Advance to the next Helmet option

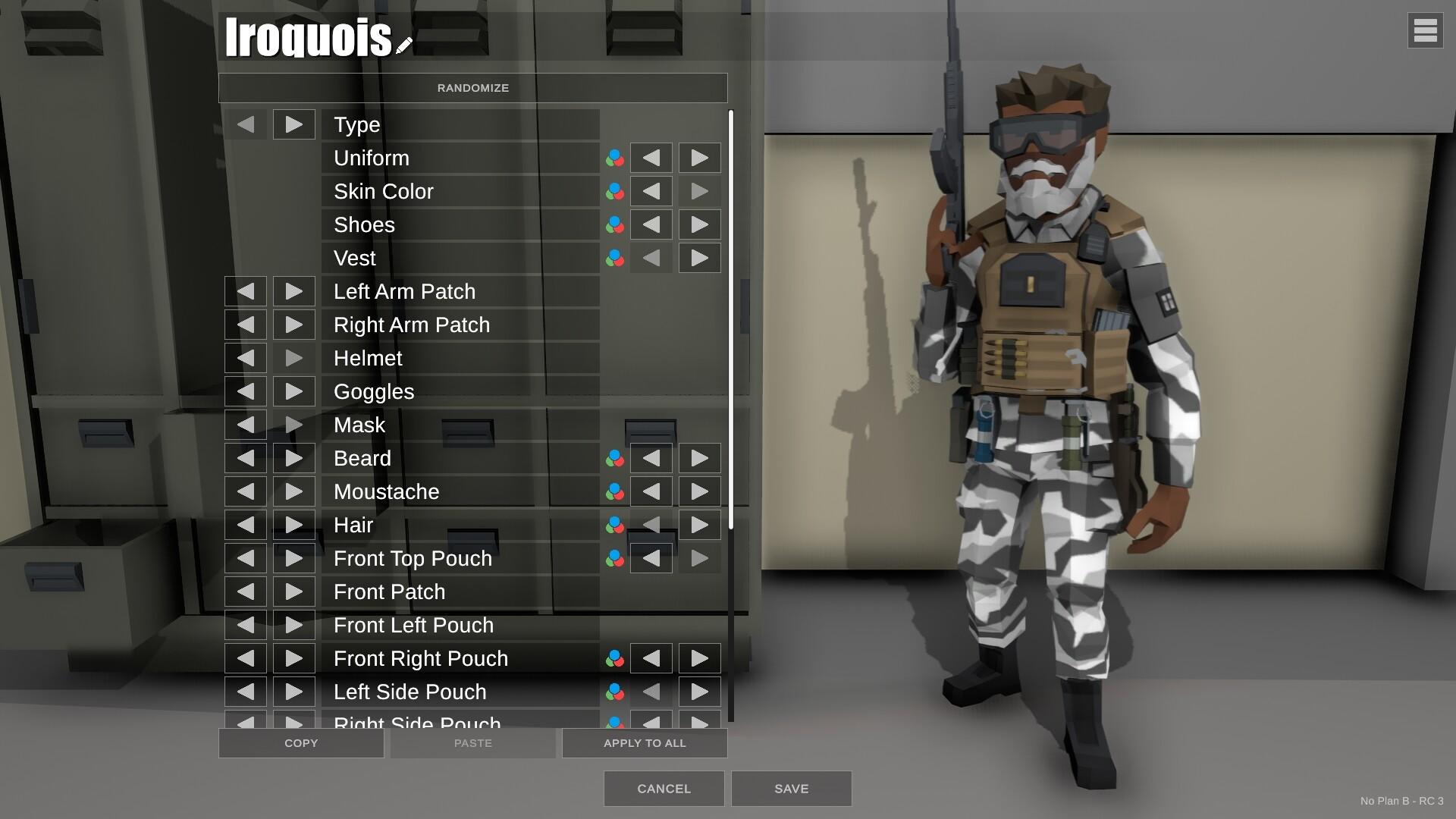coord(293,357)
